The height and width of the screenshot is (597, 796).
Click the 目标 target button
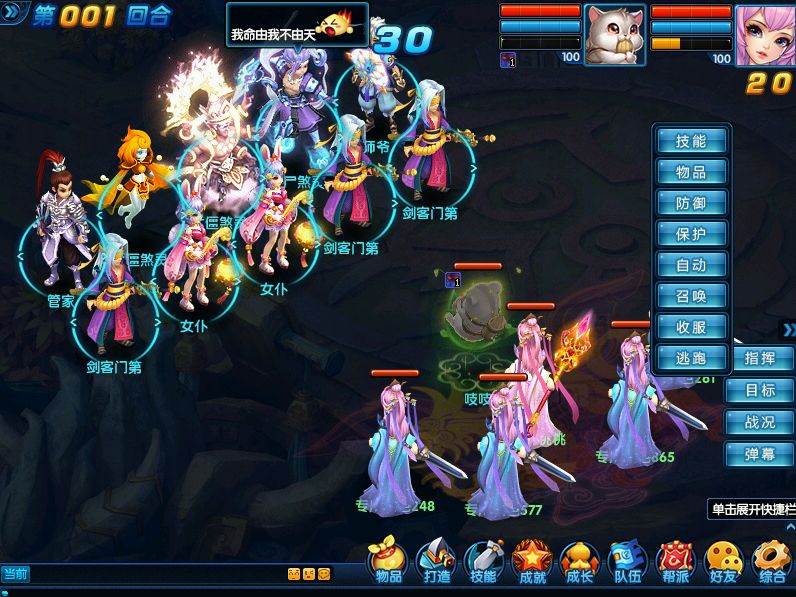pos(760,391)
